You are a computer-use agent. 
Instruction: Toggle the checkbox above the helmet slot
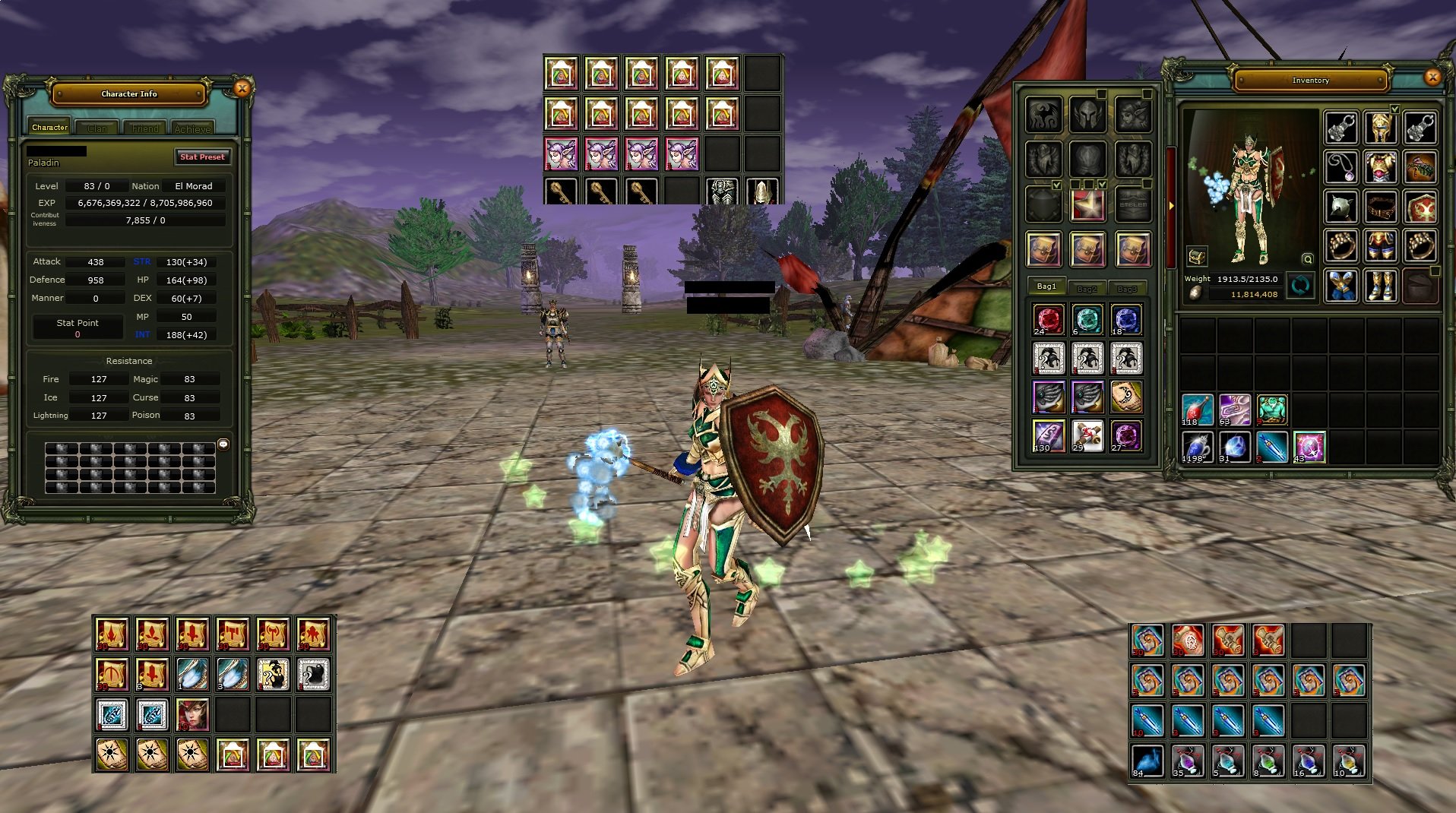pyautogui.click(x=1100, y=93)
